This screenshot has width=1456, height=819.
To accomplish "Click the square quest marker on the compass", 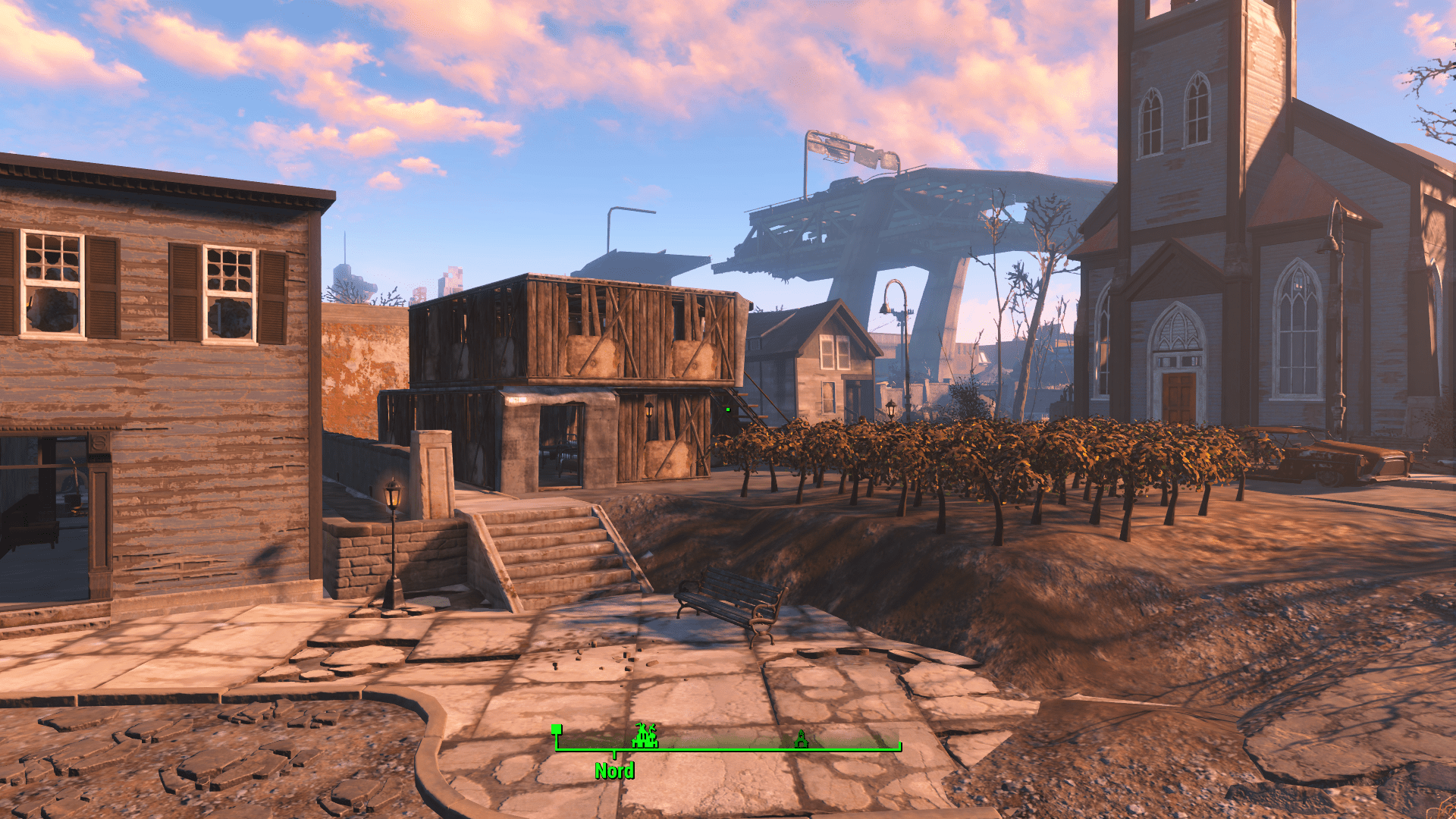I will [557, 730].
